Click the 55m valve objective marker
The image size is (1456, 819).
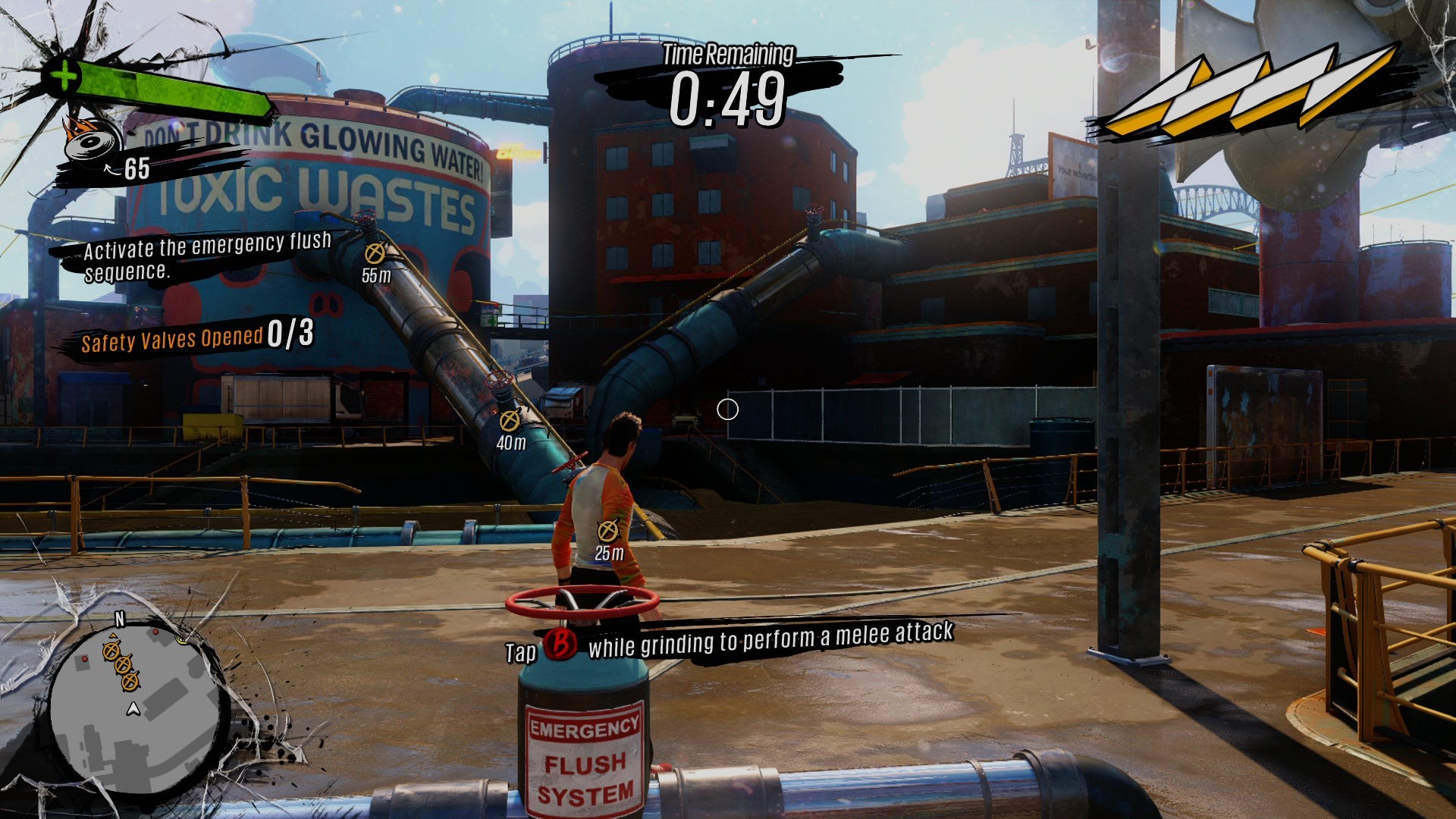(x=375, y=254)
